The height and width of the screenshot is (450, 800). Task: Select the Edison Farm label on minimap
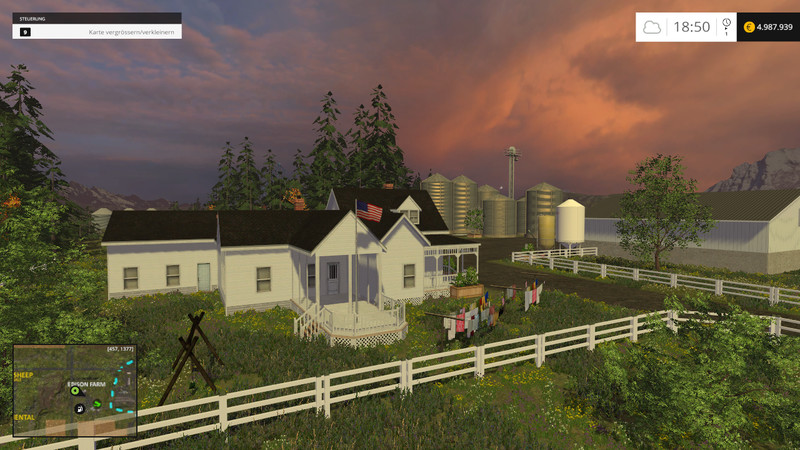(x=85, y=382)
